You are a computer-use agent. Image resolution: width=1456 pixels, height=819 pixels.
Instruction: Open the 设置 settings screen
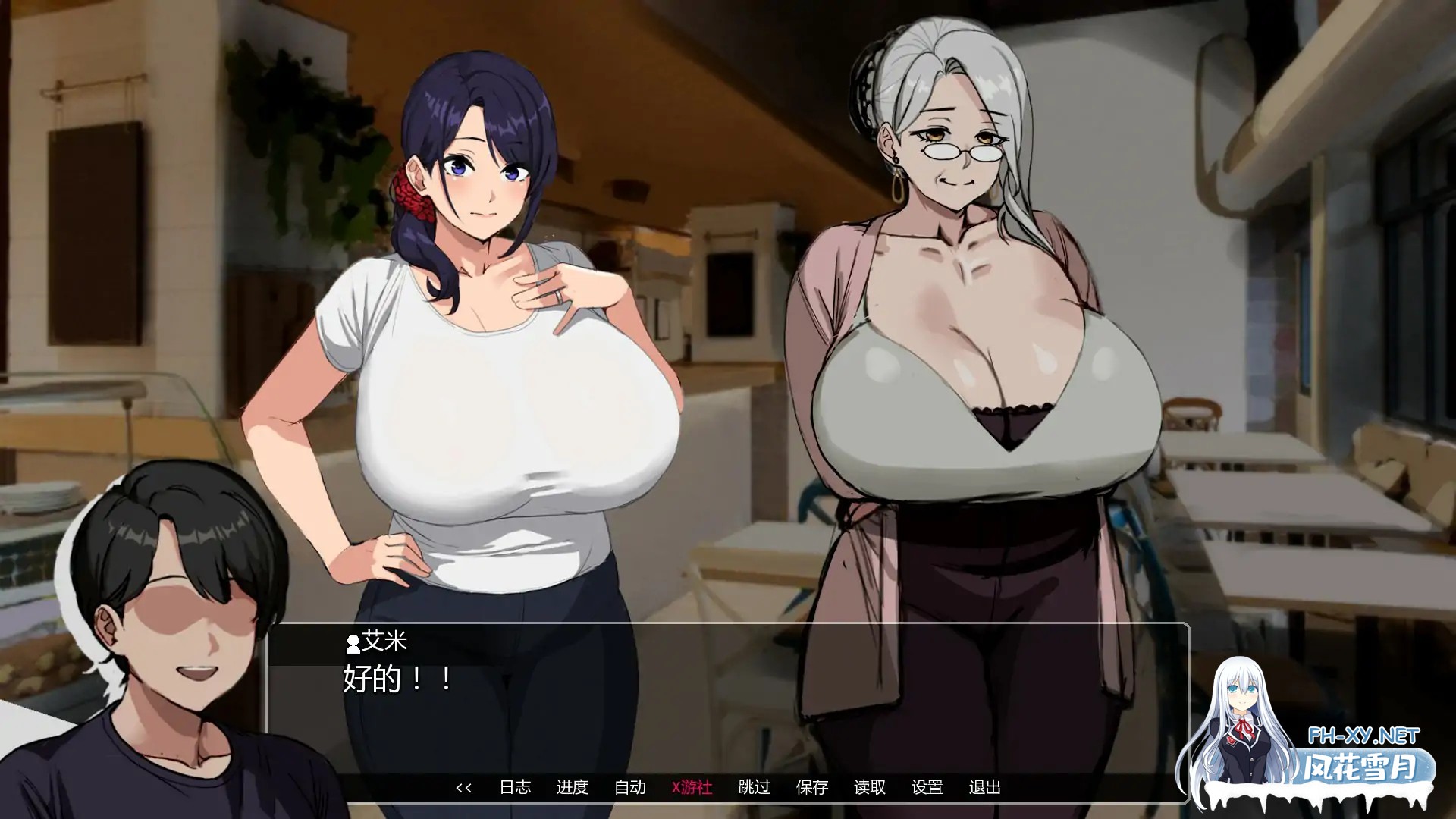(927, 788)
